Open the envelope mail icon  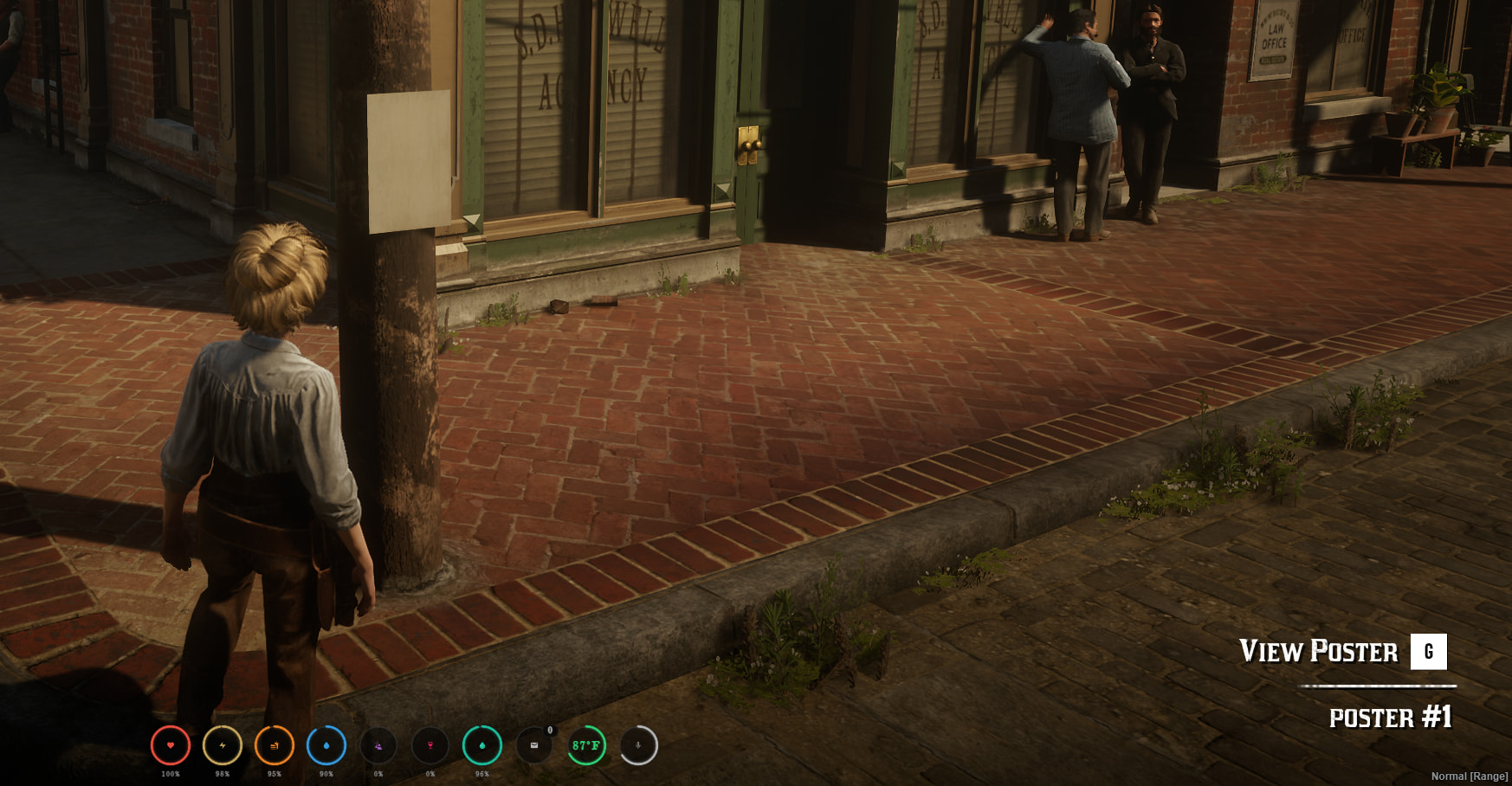tap(534, 745)
